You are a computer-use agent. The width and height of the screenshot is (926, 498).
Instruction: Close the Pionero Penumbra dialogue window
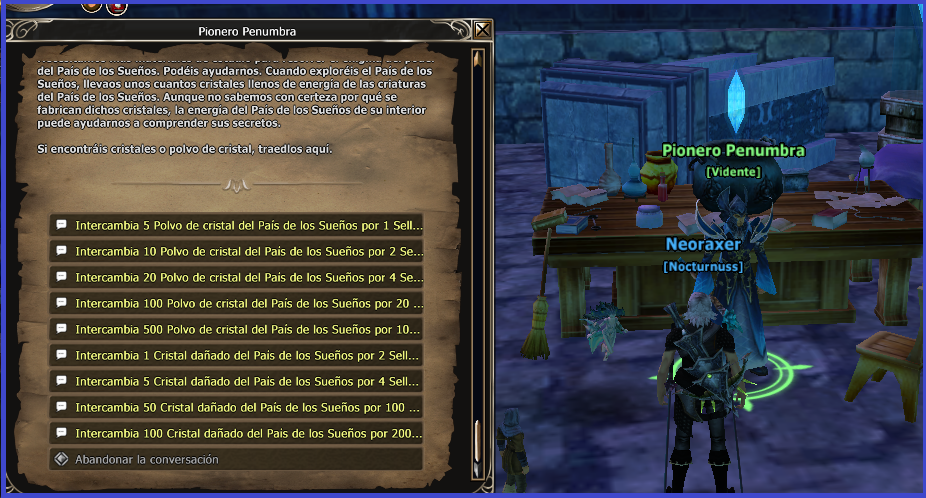[483, 30]
